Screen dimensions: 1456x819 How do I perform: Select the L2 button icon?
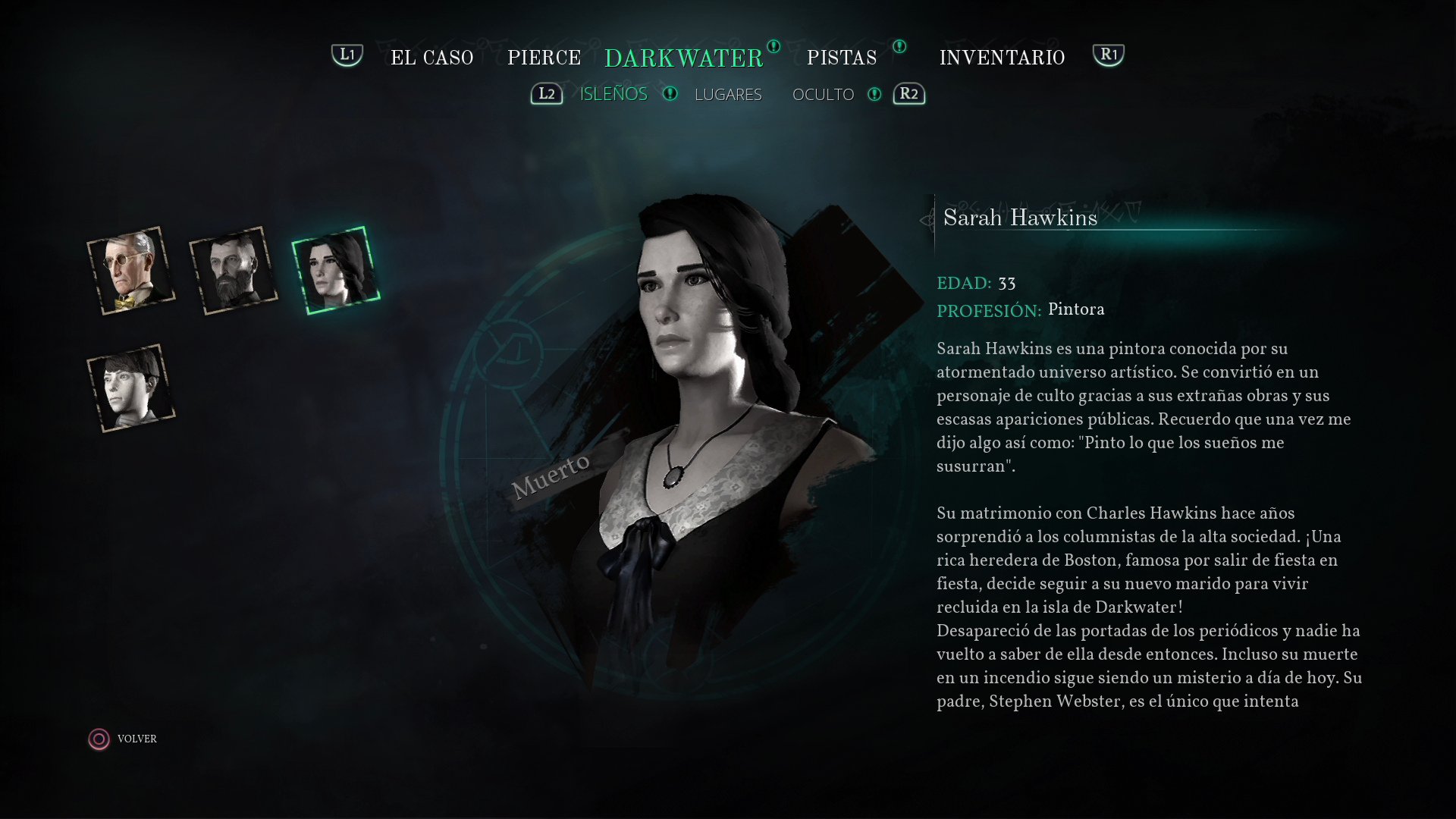tap(546, 94)
